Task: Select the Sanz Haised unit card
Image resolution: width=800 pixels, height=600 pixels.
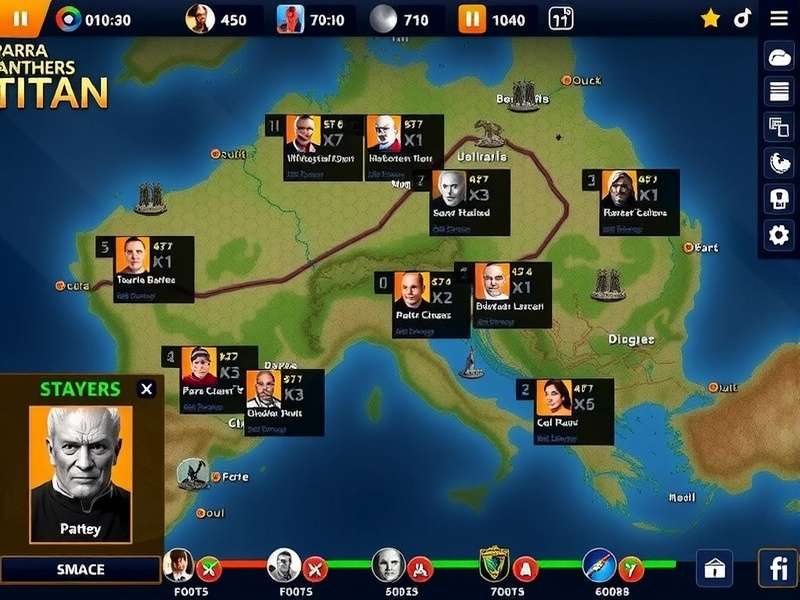Action: (463, 202)
